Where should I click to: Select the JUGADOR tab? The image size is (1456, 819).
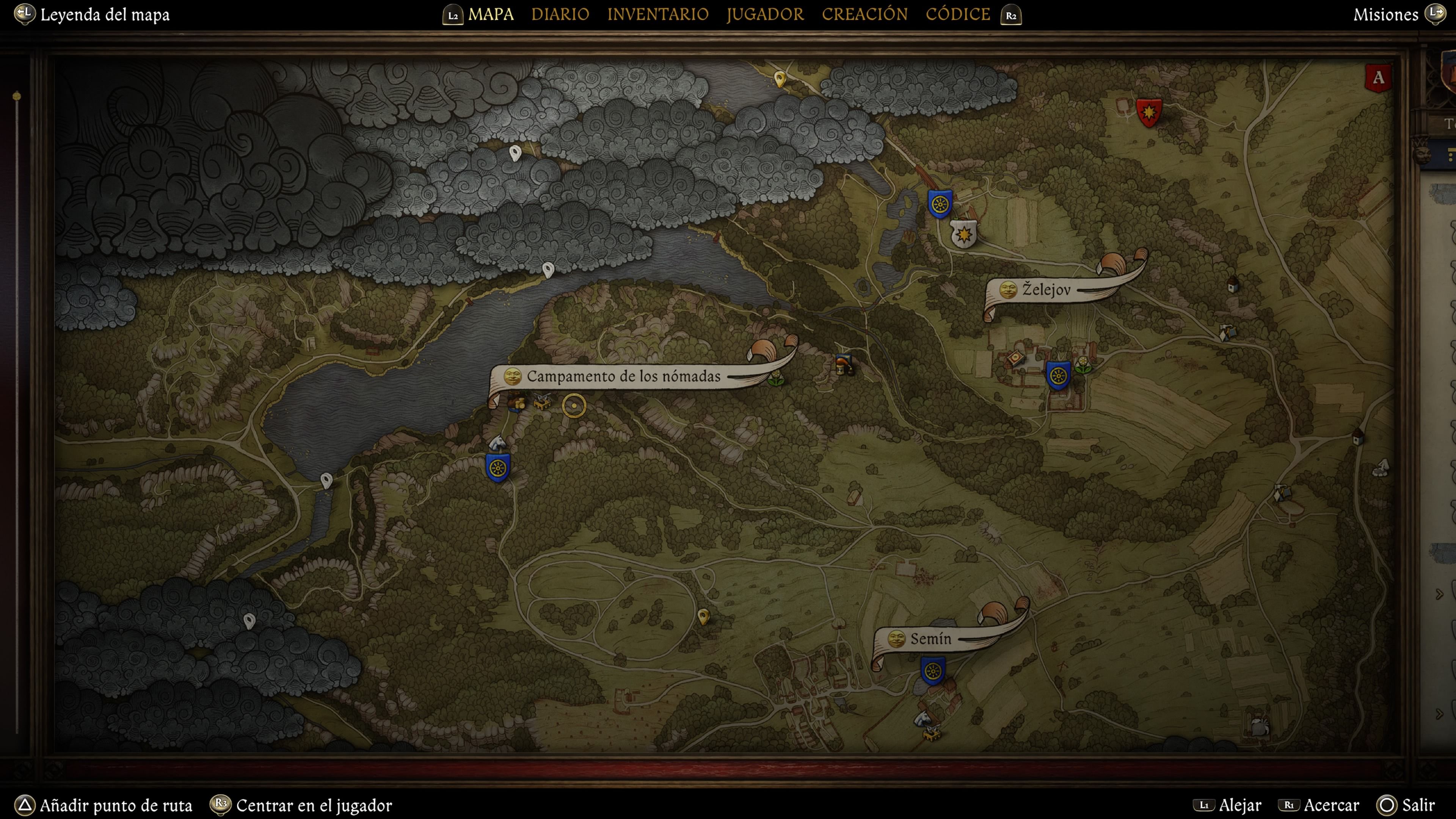point(765,14)
